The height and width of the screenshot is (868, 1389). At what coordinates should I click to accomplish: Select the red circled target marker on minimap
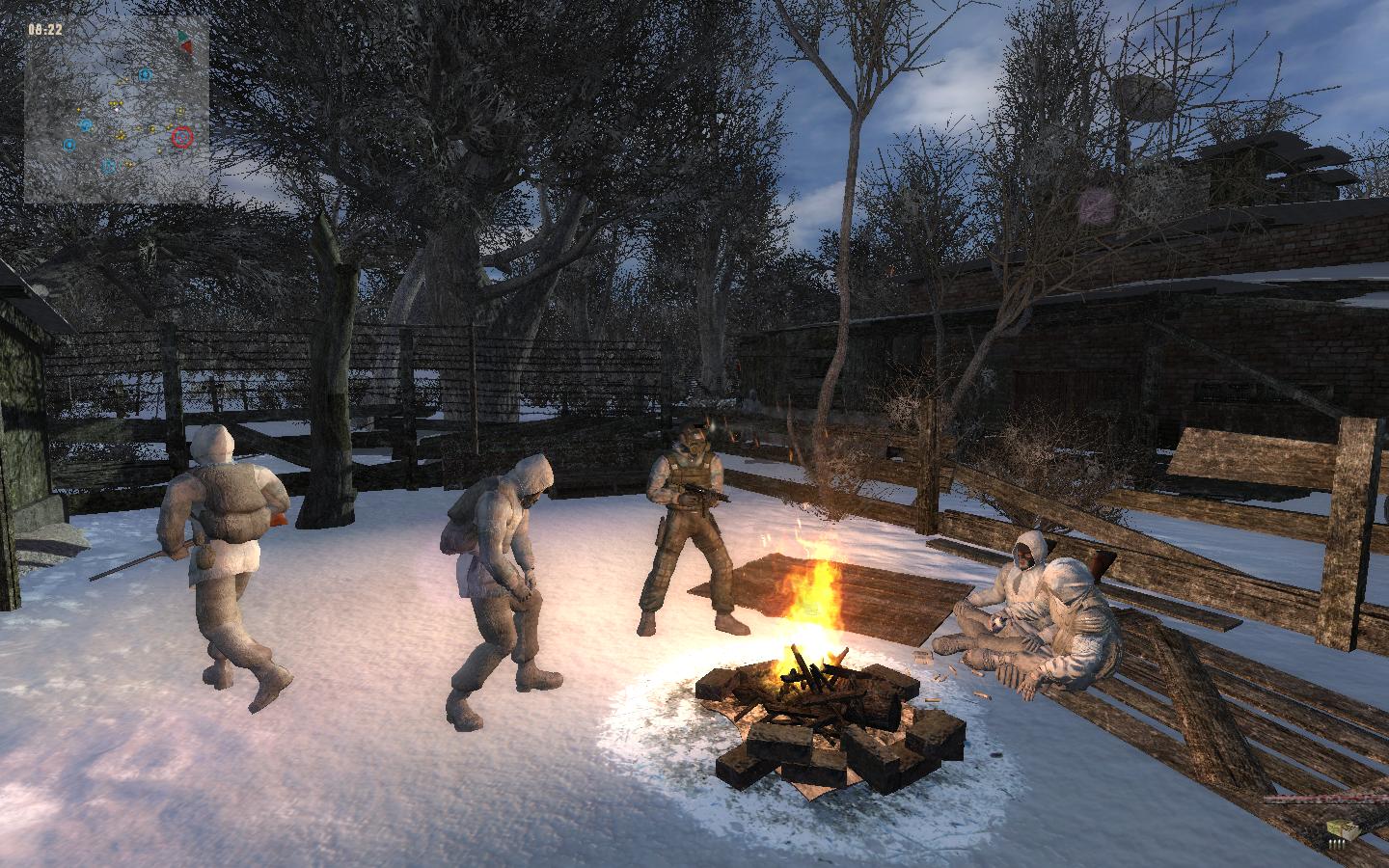[181, 138]
